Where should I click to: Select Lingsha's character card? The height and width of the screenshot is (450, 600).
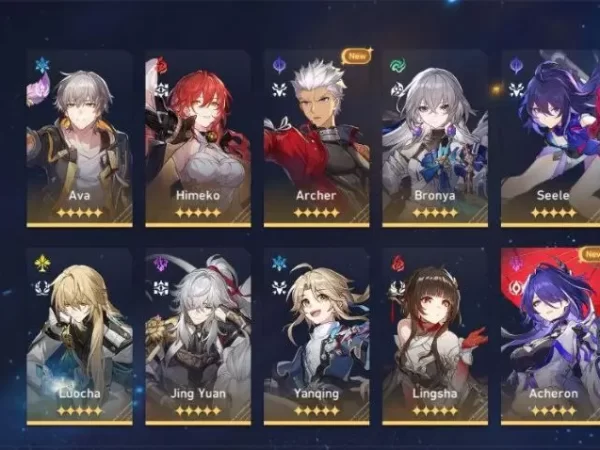(x=435, y=336)
